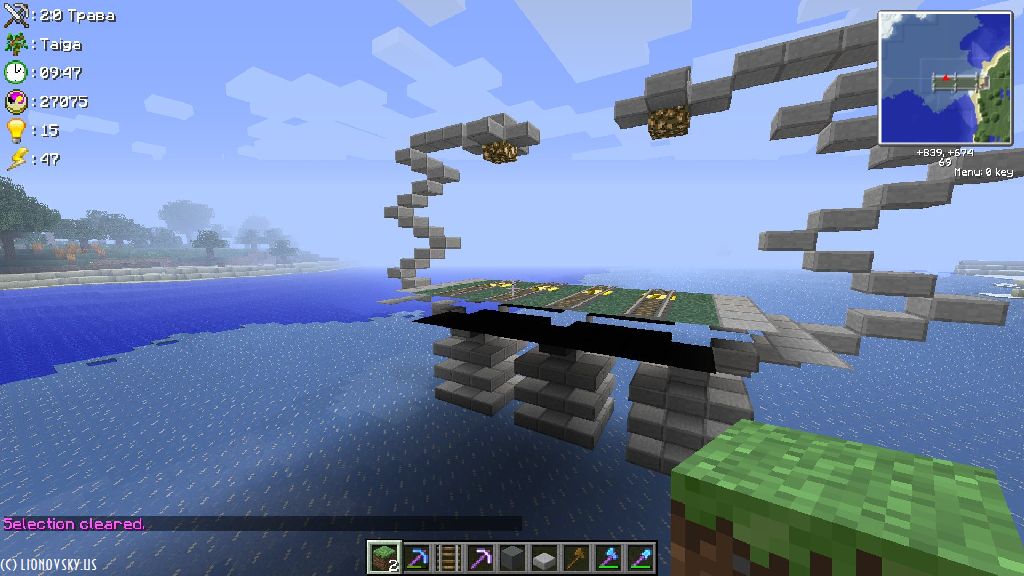Image resolution: width=1024 pixels, height=576 pixels.
Task: Click the minimap in the corner
Action: click(945, 78)
